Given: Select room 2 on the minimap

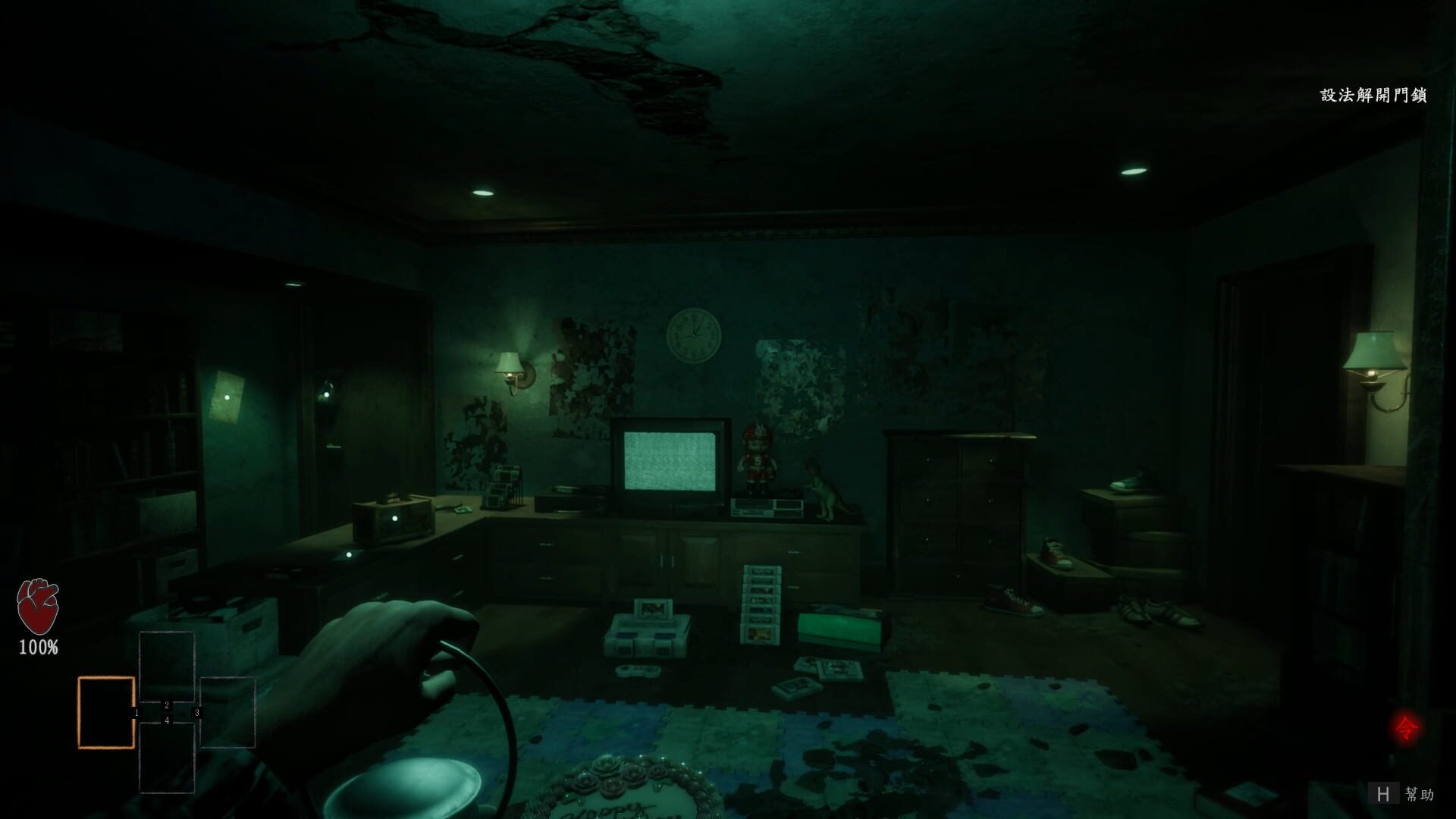Looking at the screenshot, I should coord(168,704).
